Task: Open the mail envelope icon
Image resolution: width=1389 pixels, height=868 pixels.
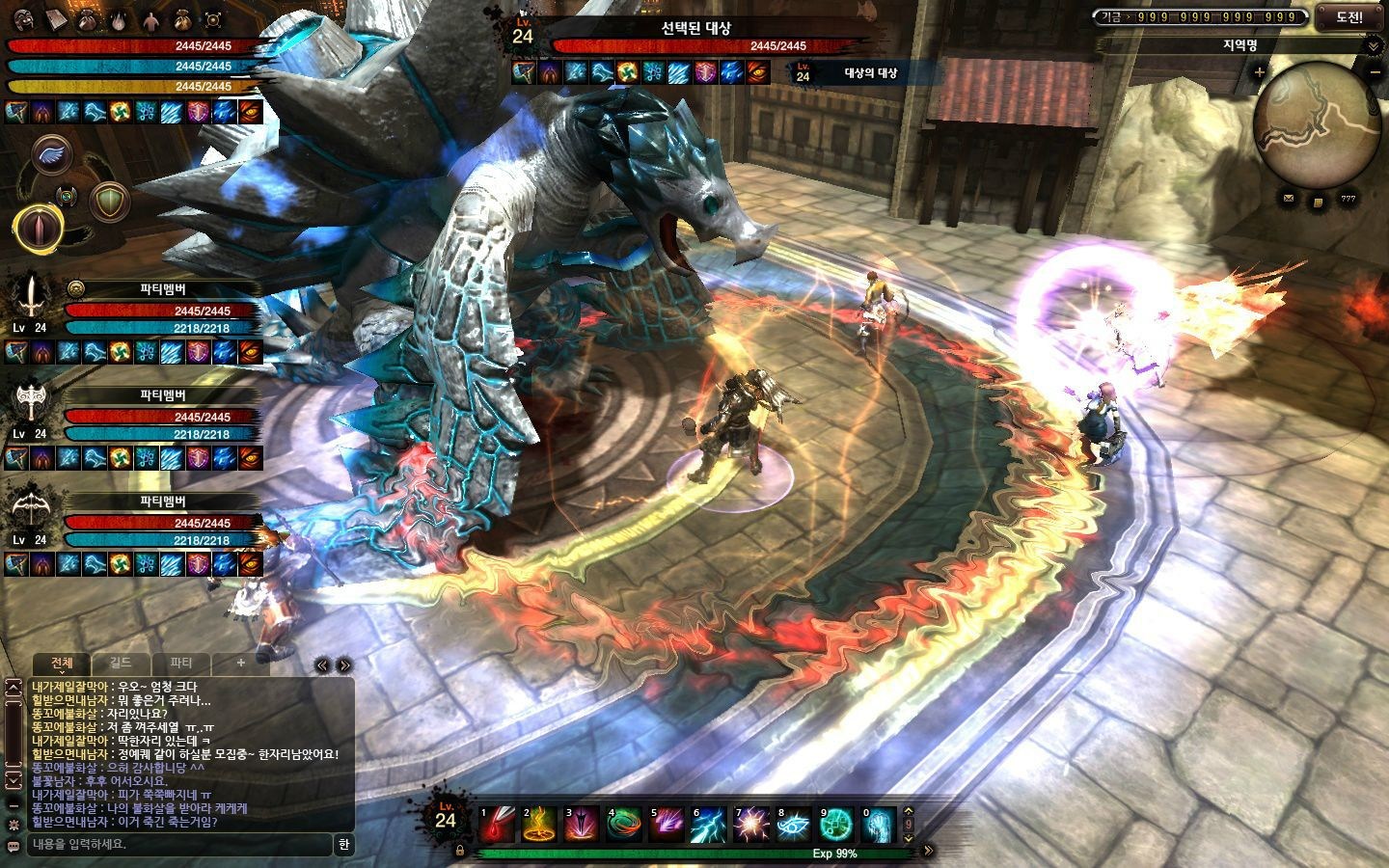Action: pyautogui.click(x=1288, y=199)
